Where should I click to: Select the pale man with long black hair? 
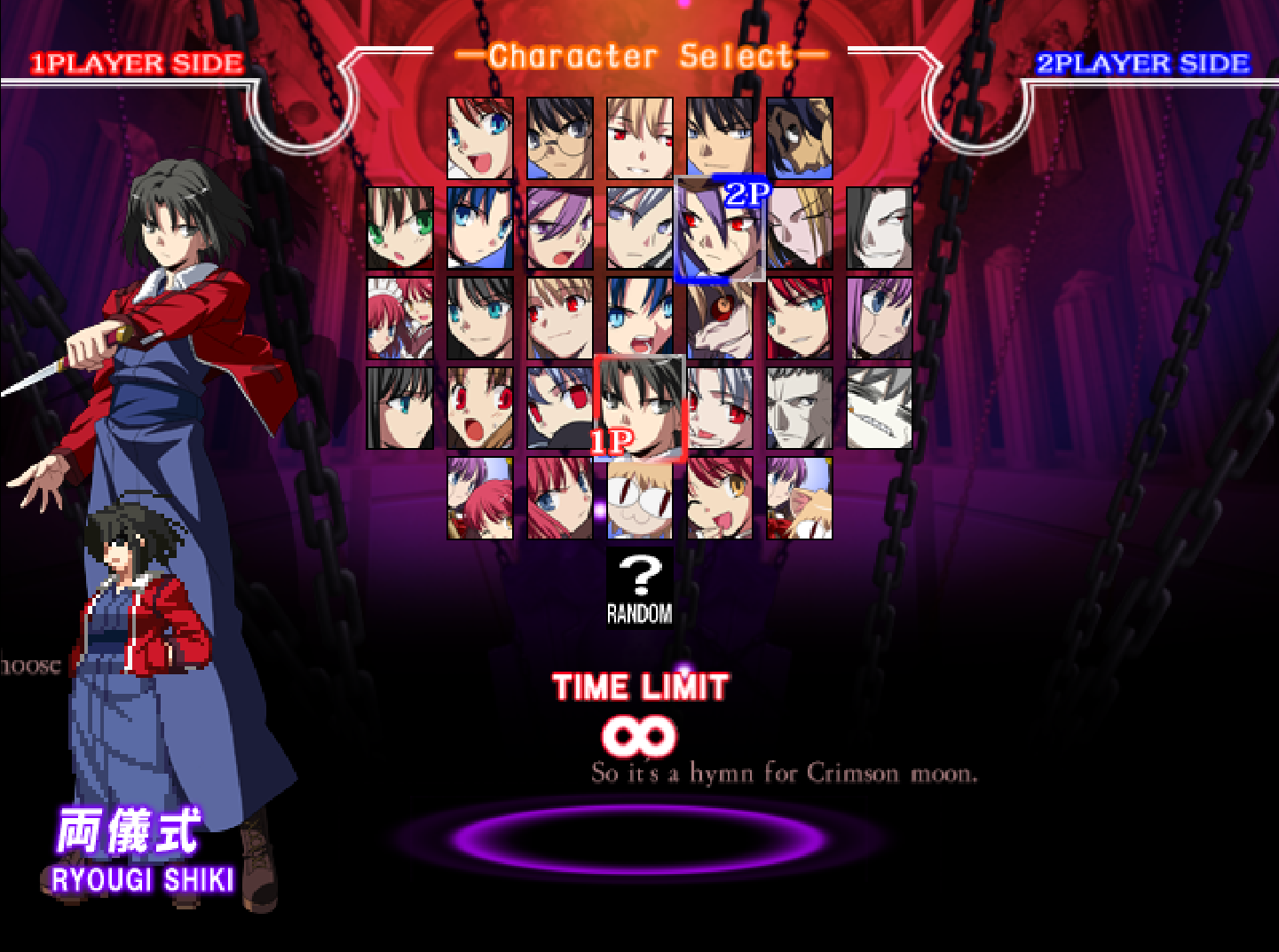[879, 228]
